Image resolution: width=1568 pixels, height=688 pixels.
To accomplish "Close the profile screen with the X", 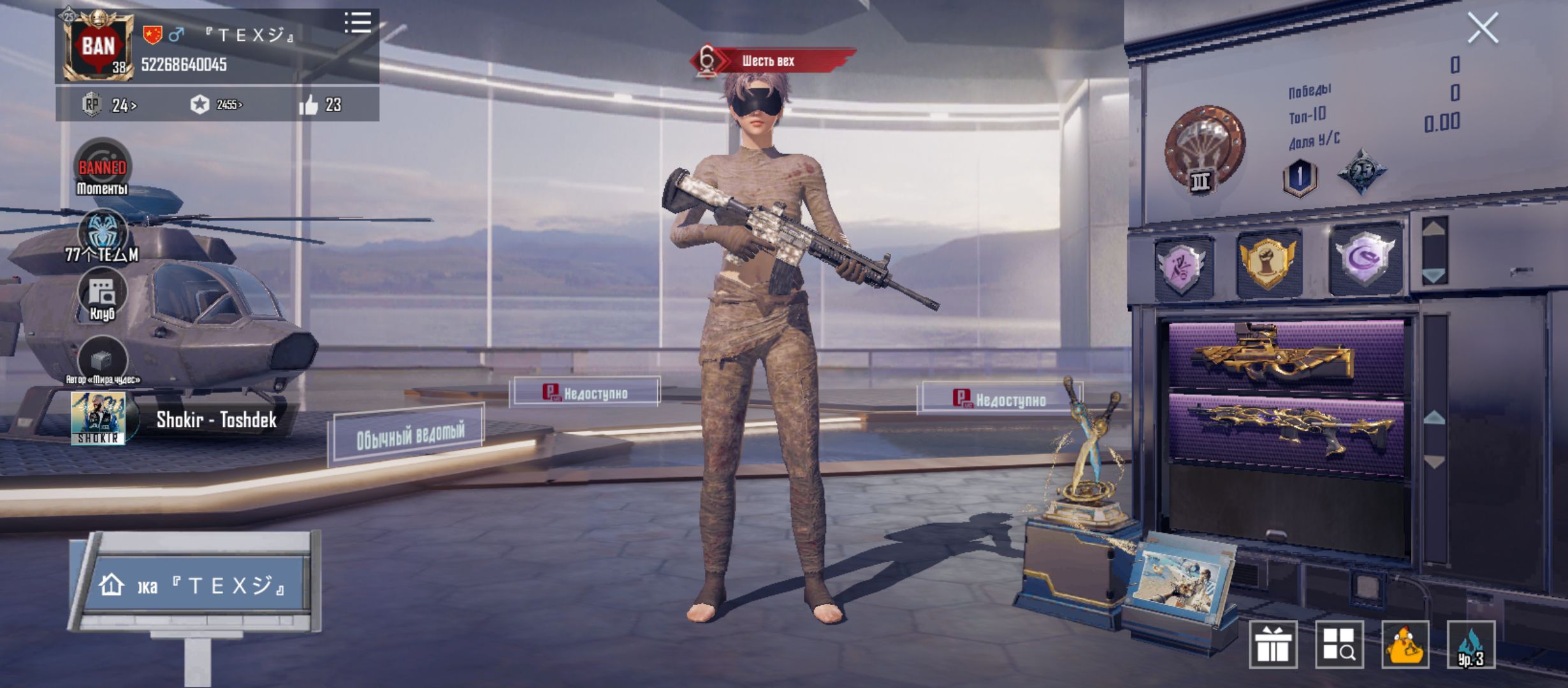I will pyautogui.click(x=1482, y=29).
